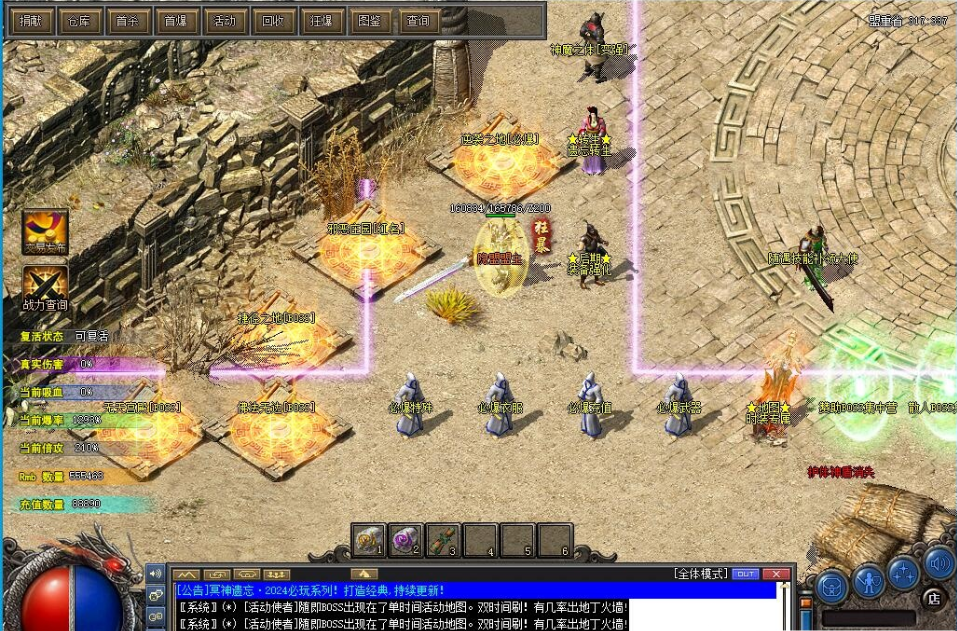Screen dimensions: 957x631
Task: Open the character figure round button
Action: point(868,579)
